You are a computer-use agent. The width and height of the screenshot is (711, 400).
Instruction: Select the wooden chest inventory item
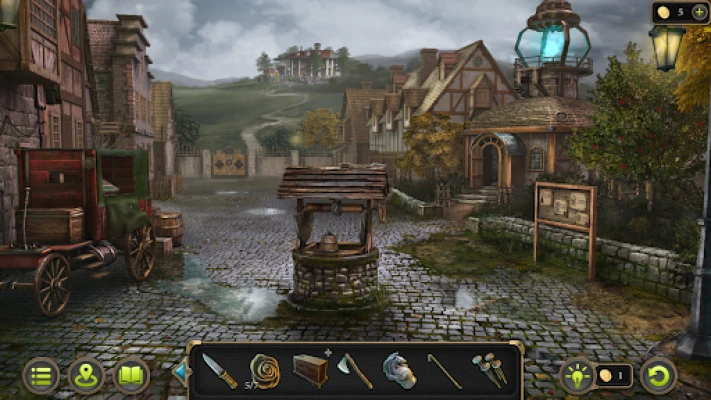coord(310,370)
